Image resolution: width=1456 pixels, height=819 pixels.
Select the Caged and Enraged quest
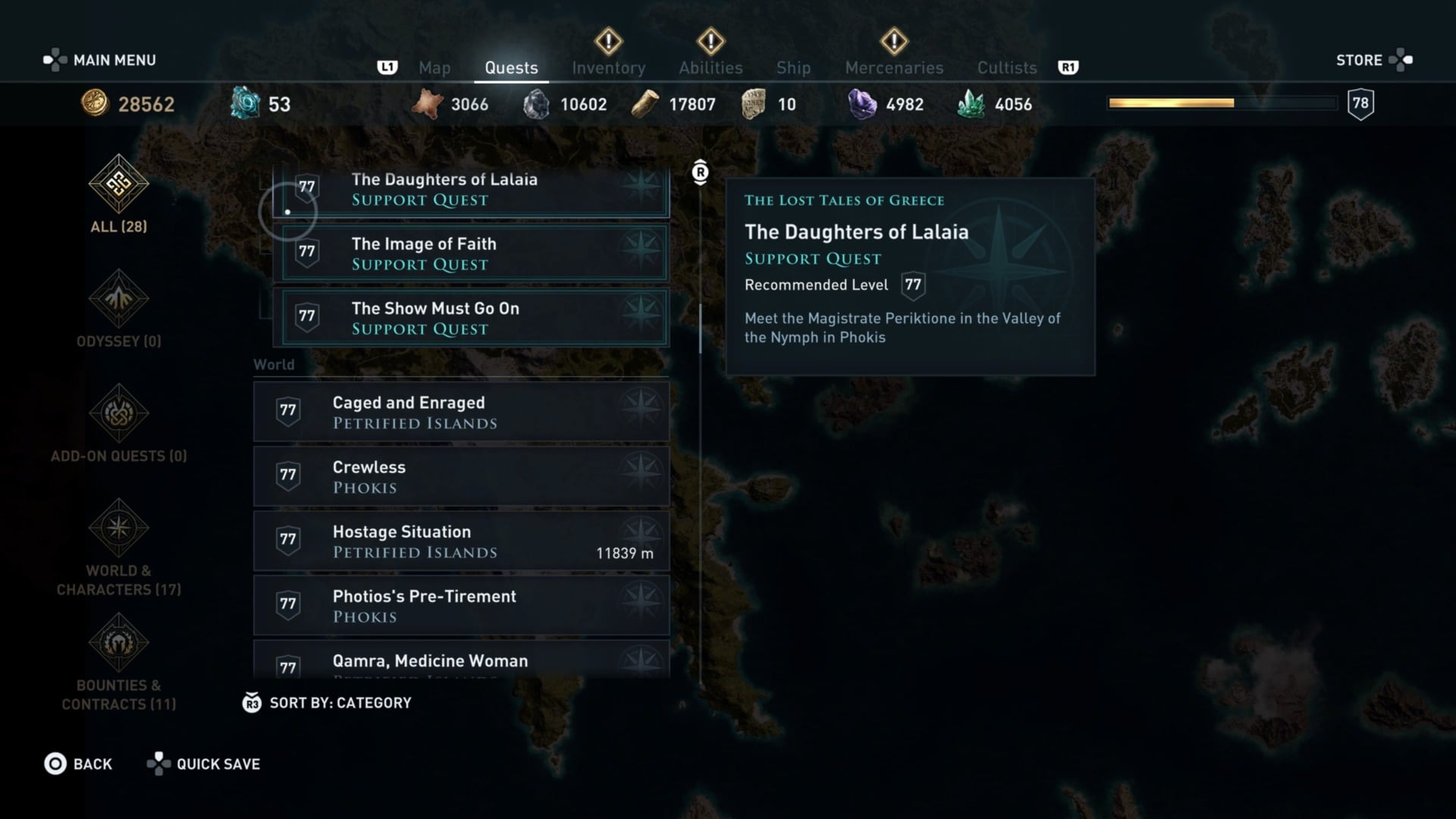pos(461,412)
